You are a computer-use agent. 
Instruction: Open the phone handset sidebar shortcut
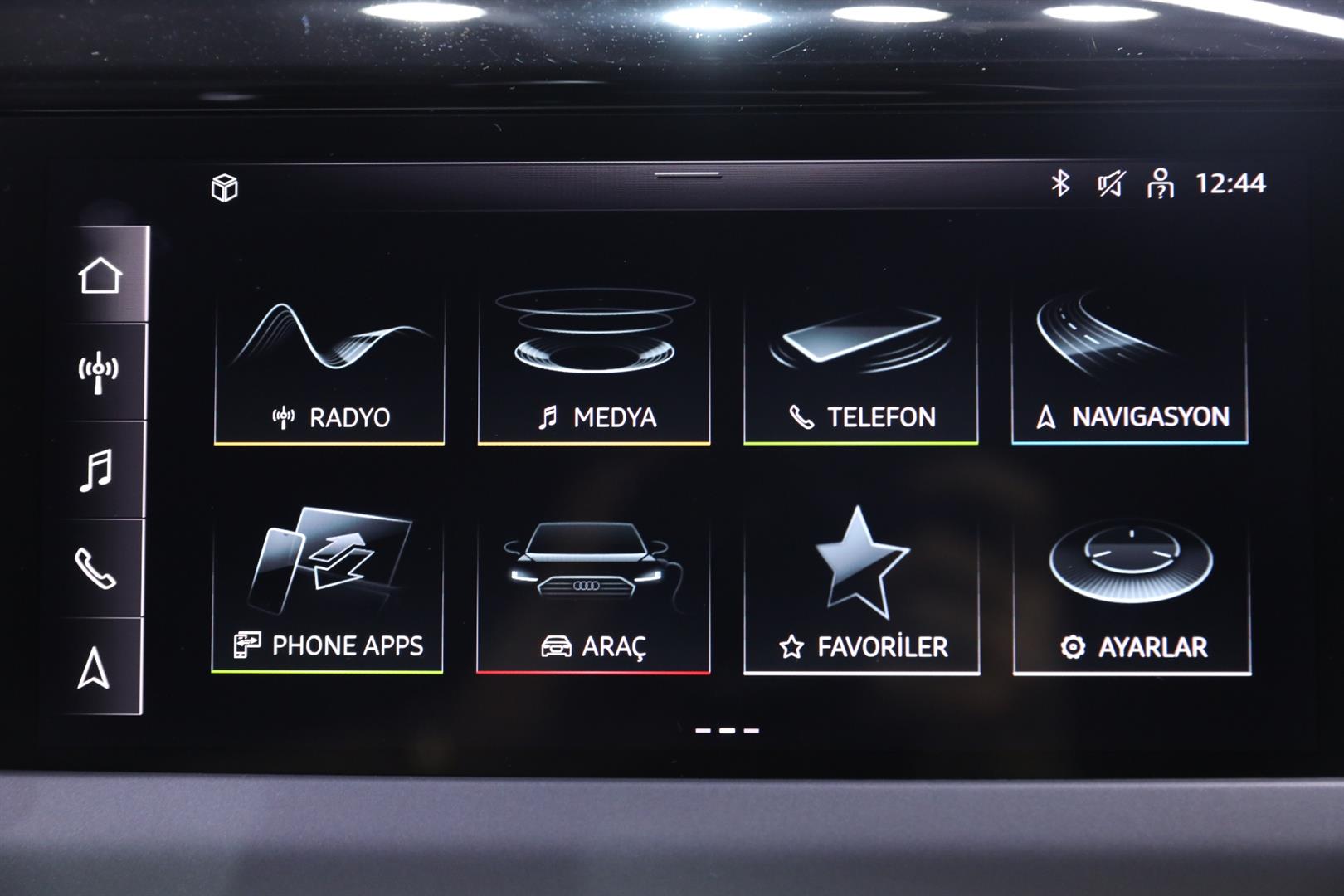95,568
